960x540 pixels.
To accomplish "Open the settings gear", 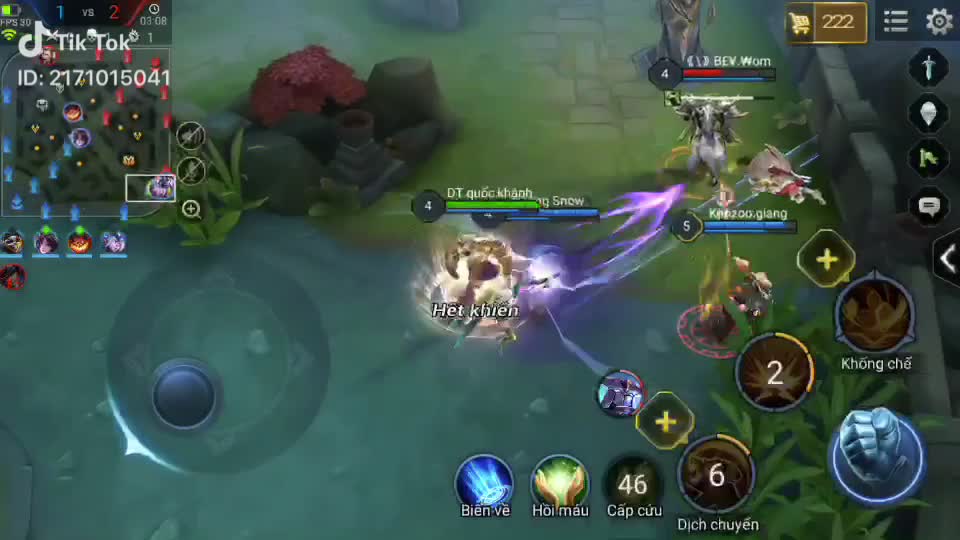I will (939, 21).
